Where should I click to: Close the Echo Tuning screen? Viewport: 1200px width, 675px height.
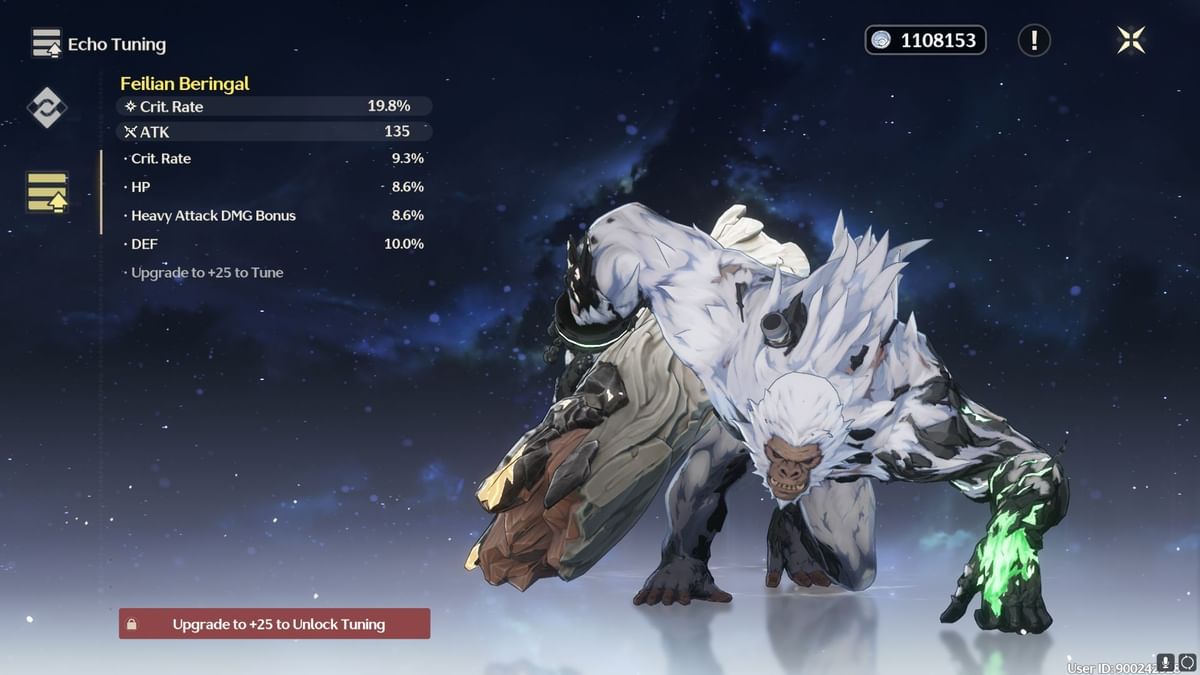tap(1131, 40)
